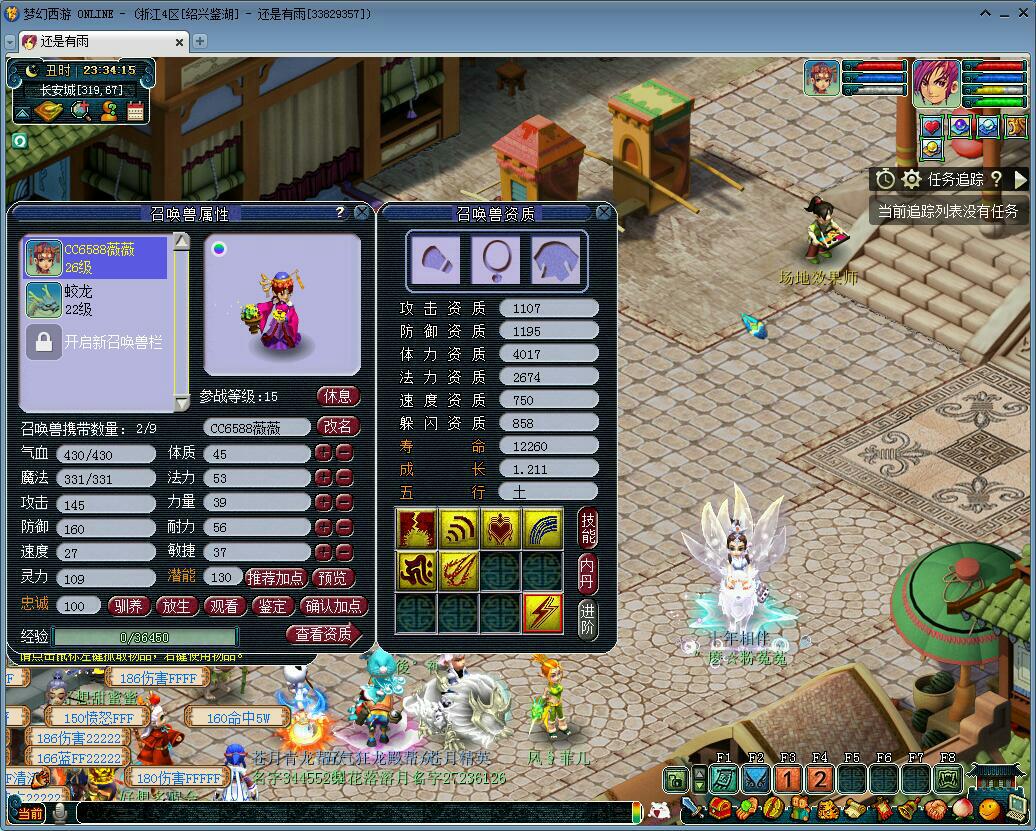This screenshot has width=1036, height=831.
Task: Click the 鉴定 appraise button
Action: coord(272,606)
